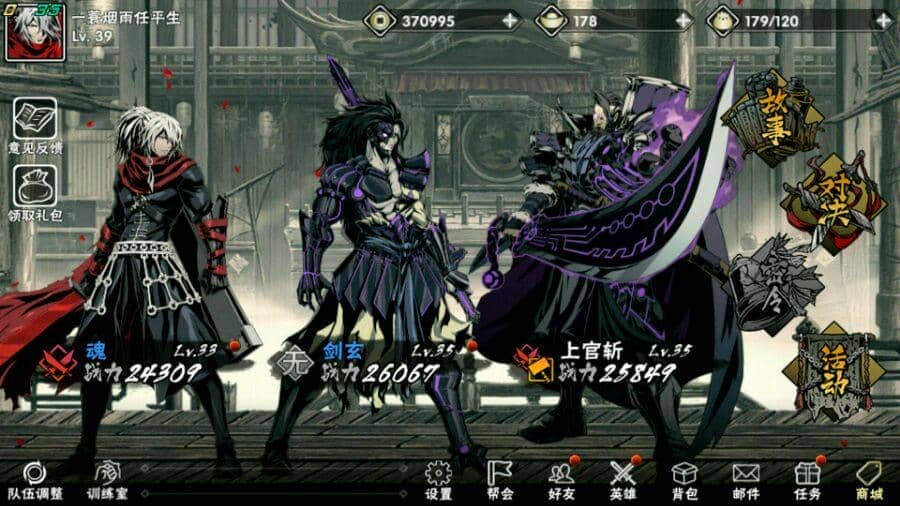Enter the 训练室 training room
900x506 pixels.
(x=107, y=481)
